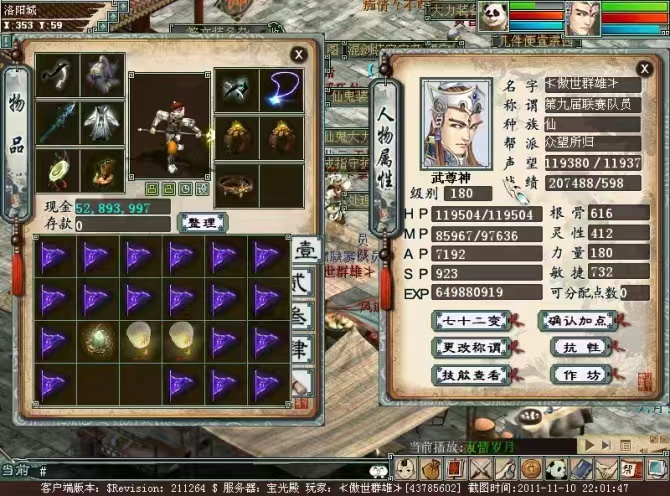The width and height of the screenshot is (670, 496).
Task: Switch to inventory page 壹
Action: (x=302, y=249)
